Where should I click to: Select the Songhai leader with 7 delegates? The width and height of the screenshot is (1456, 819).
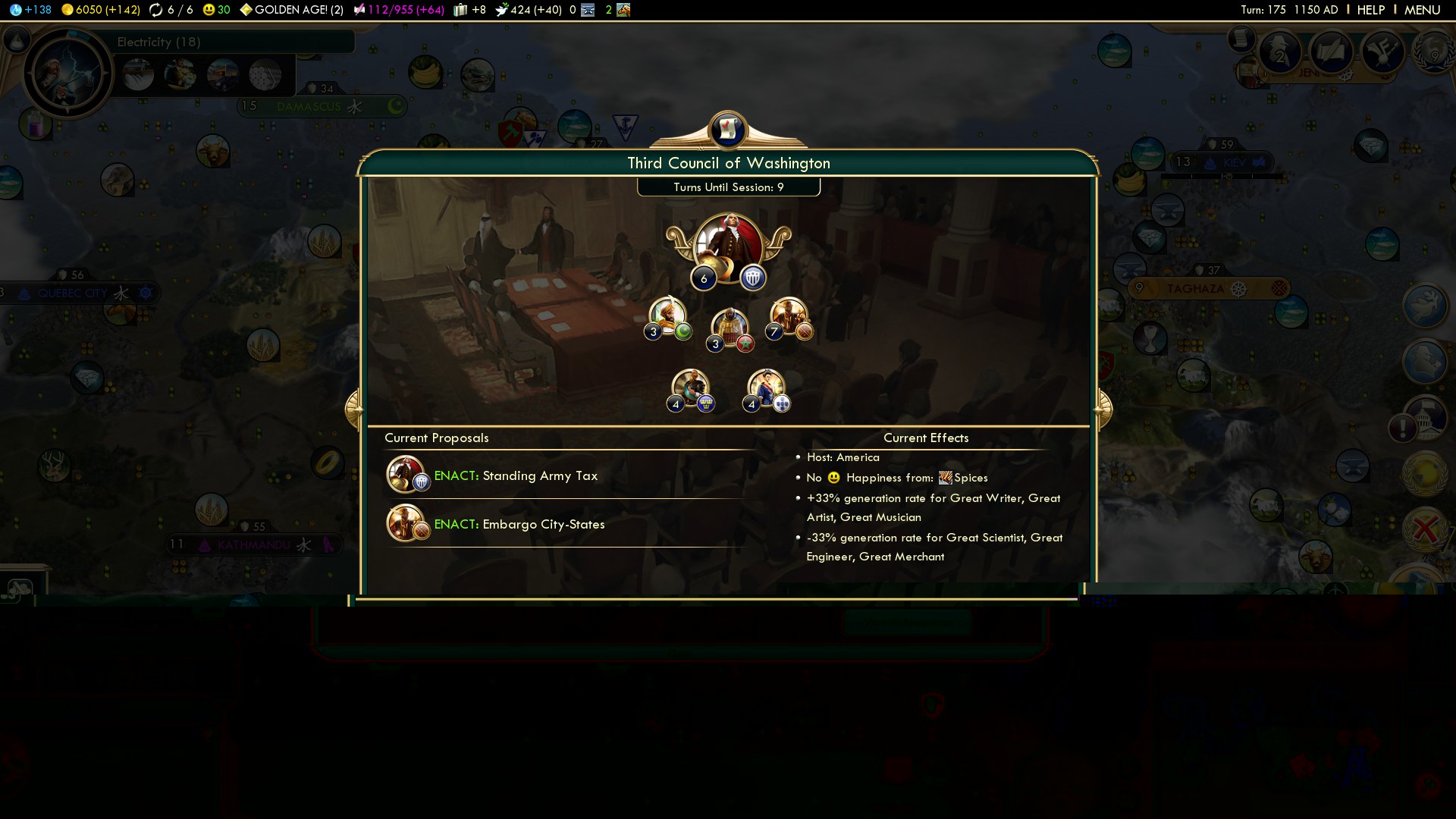coord(789,316)
